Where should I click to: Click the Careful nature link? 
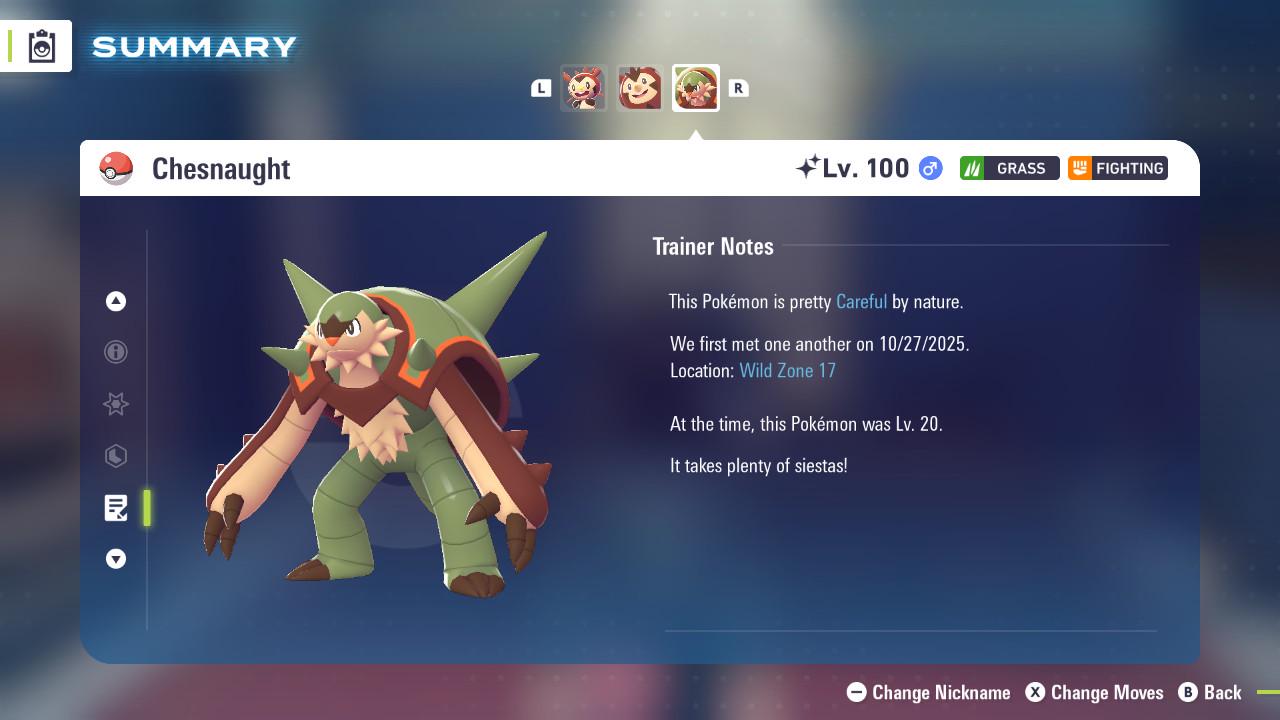(861, 301)
